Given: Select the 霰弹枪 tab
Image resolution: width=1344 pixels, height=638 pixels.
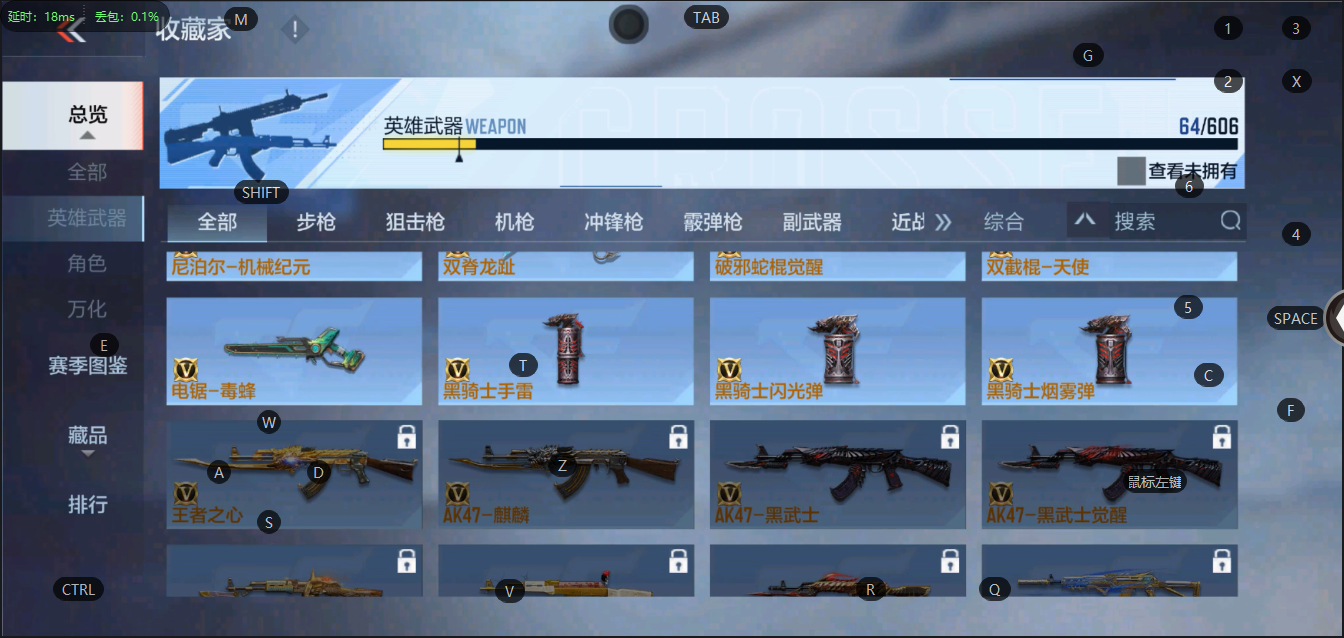Looking at the screenshot, I should [712, 222].
